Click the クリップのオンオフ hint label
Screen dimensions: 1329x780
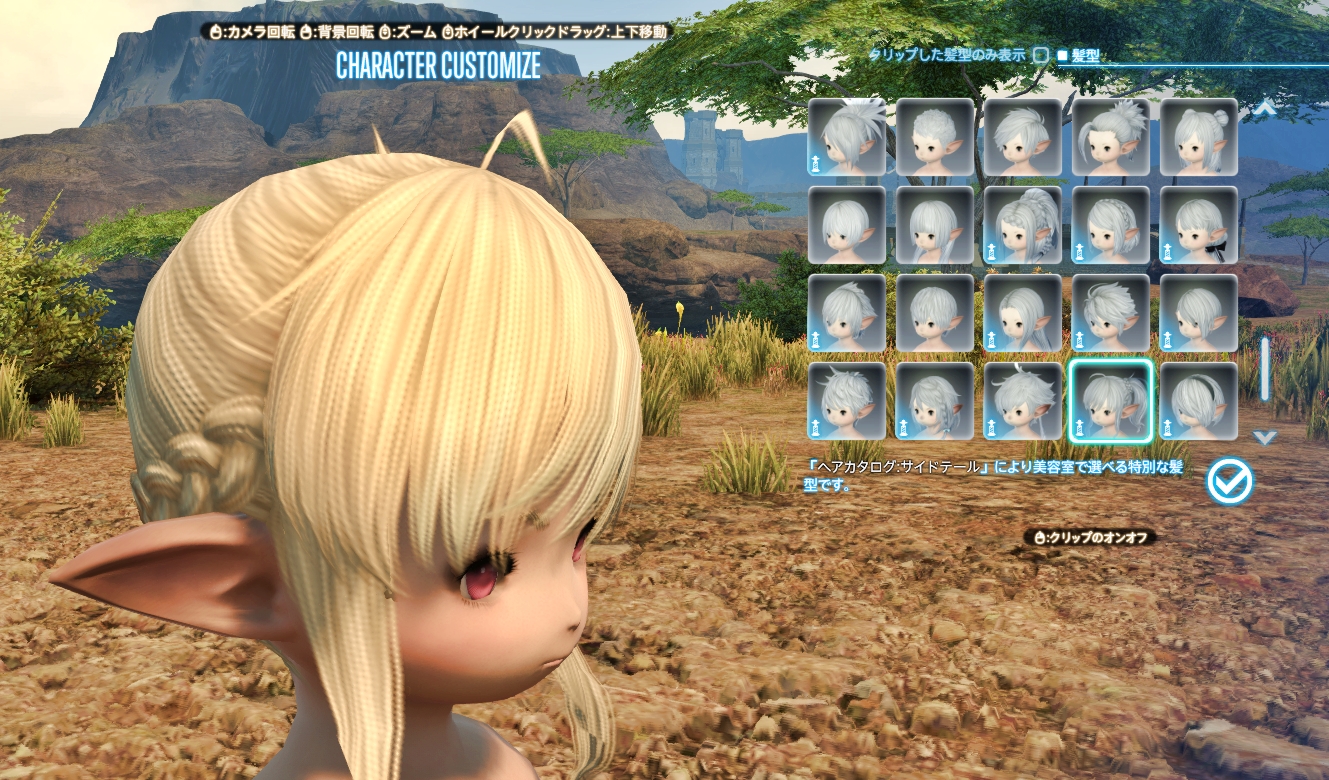click(1090, 536)
